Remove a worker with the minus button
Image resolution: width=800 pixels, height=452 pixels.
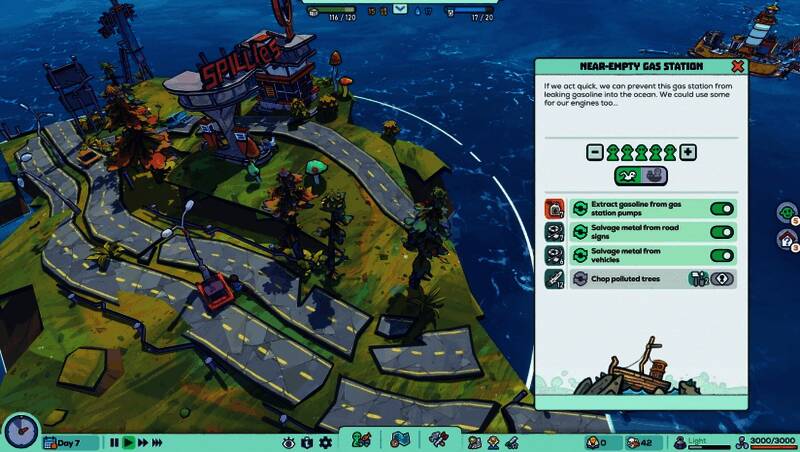pos(594,152)
